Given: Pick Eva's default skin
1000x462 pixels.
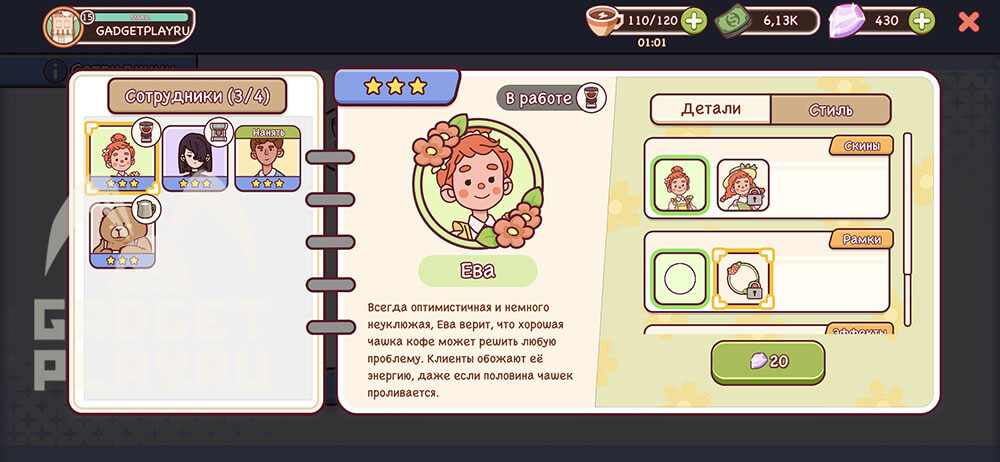Looking at the screenshot, I should [x=680, y=185].
